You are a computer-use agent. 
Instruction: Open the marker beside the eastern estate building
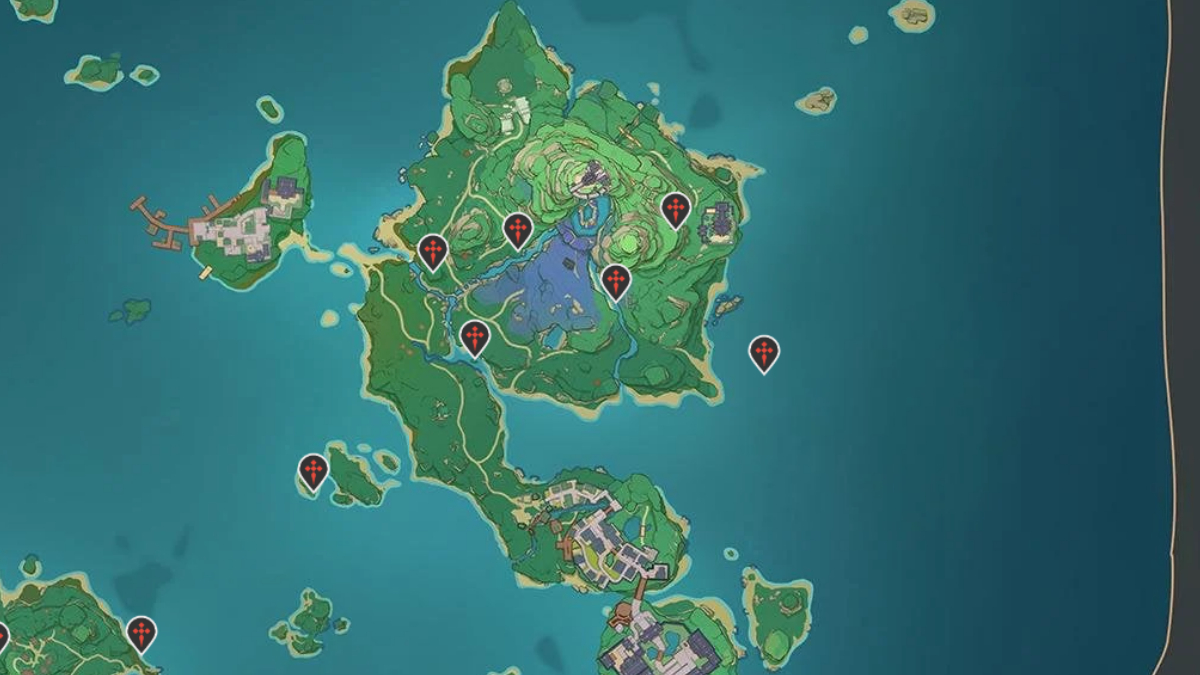click(x=676, y=210)
